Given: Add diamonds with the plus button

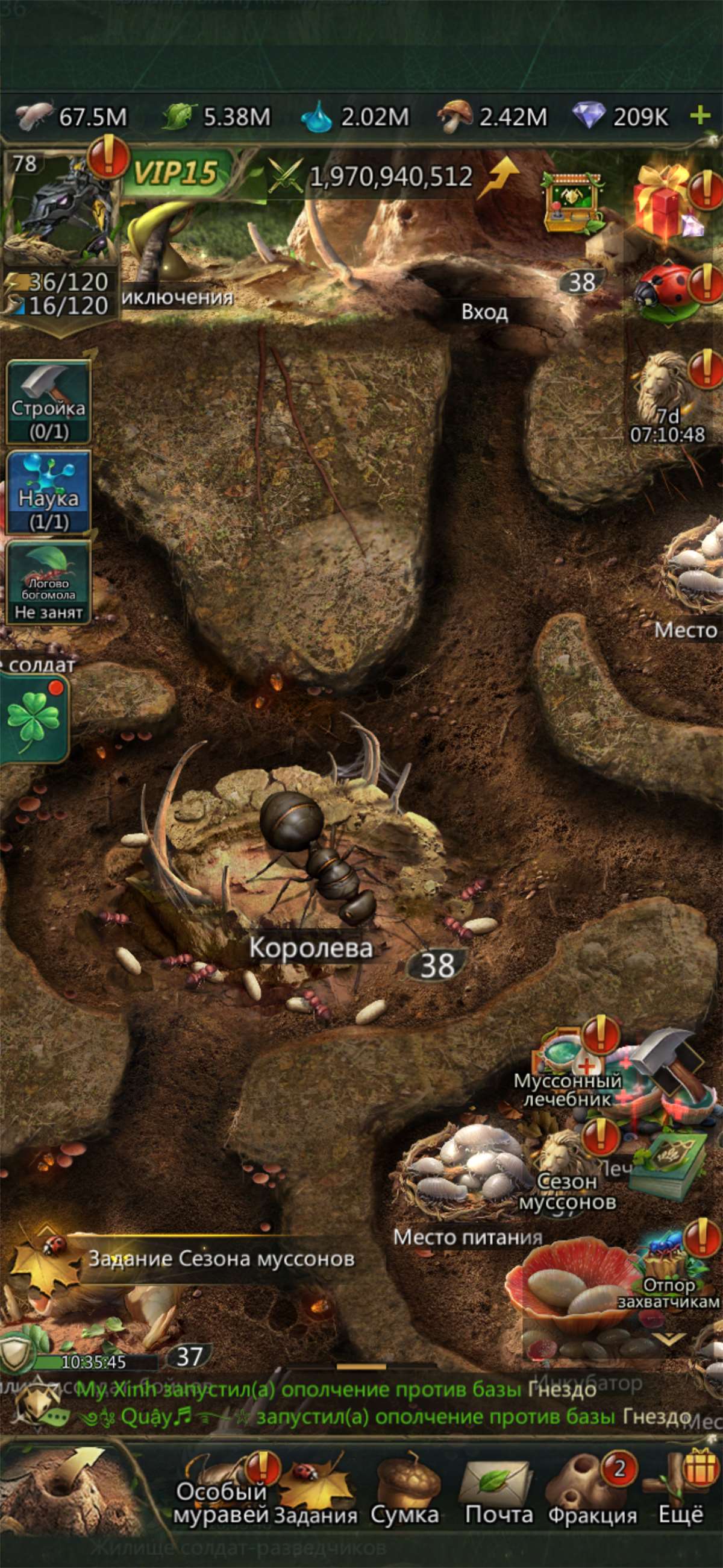Looking at the screenshot, I should click(701, 115).
